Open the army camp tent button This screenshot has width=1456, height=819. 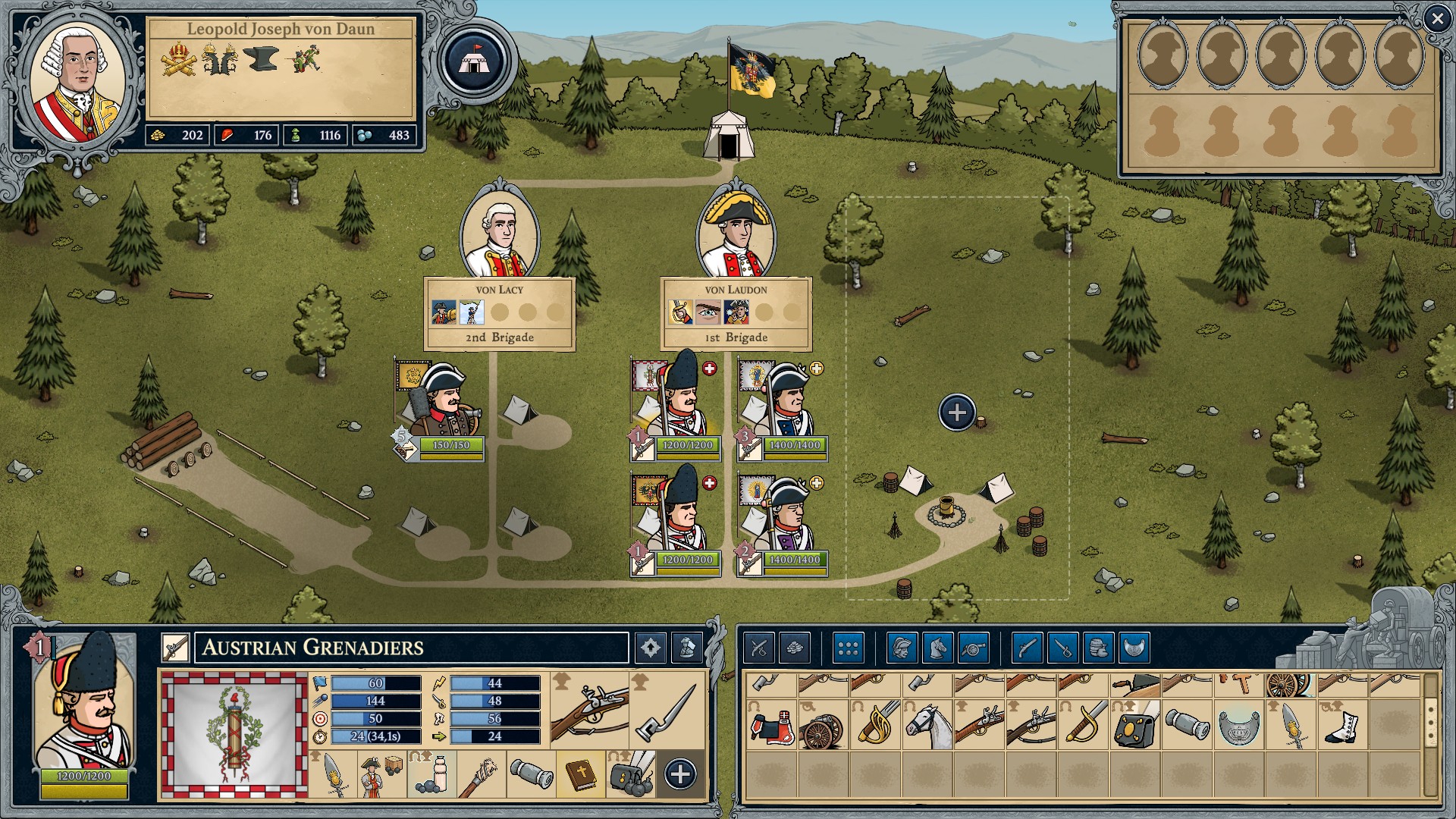474,61
